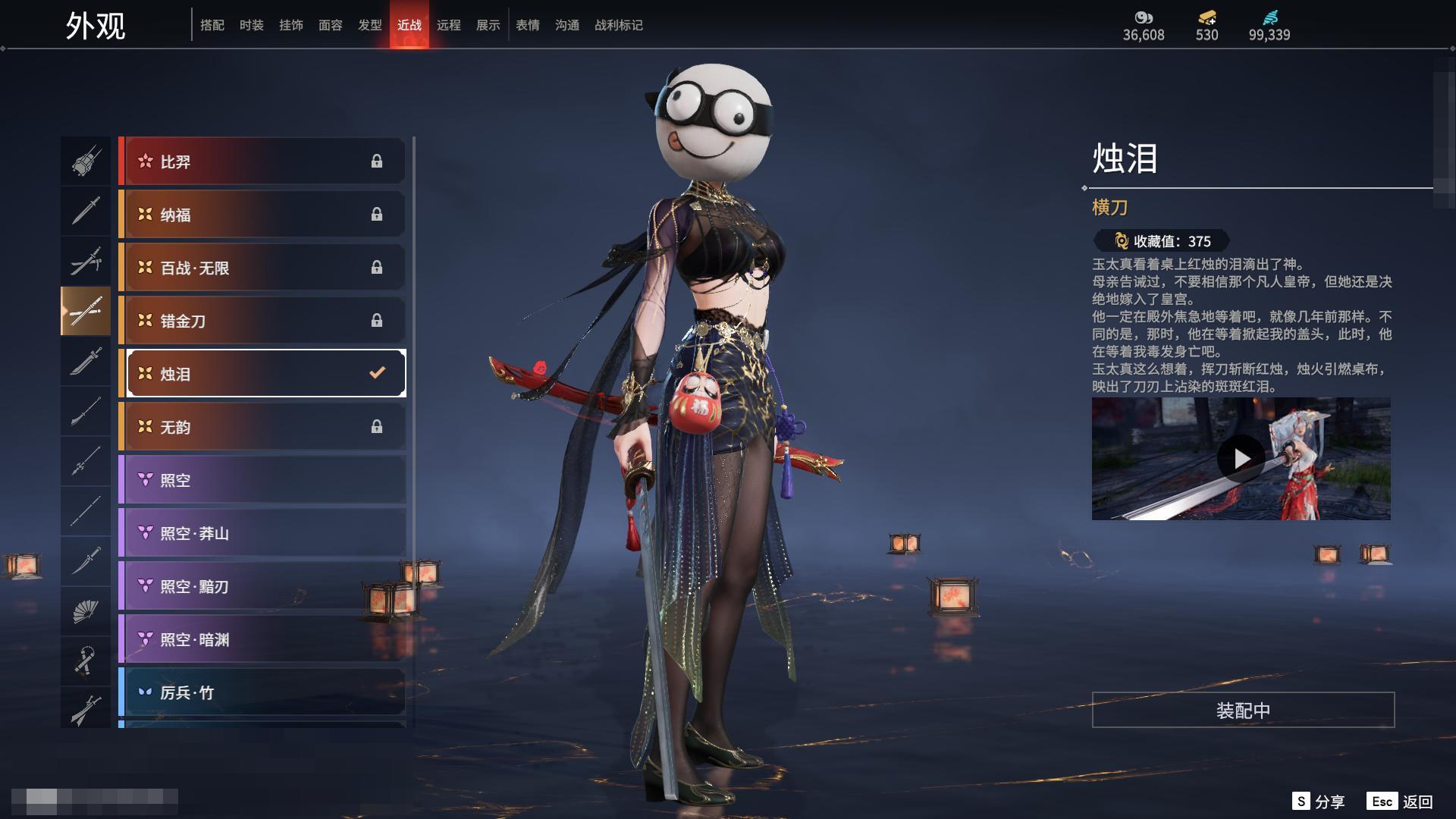This screenshot has height=819, width=1456.
Task: Play the 烛泪 preview video
Action: [x=1241, y=459]
